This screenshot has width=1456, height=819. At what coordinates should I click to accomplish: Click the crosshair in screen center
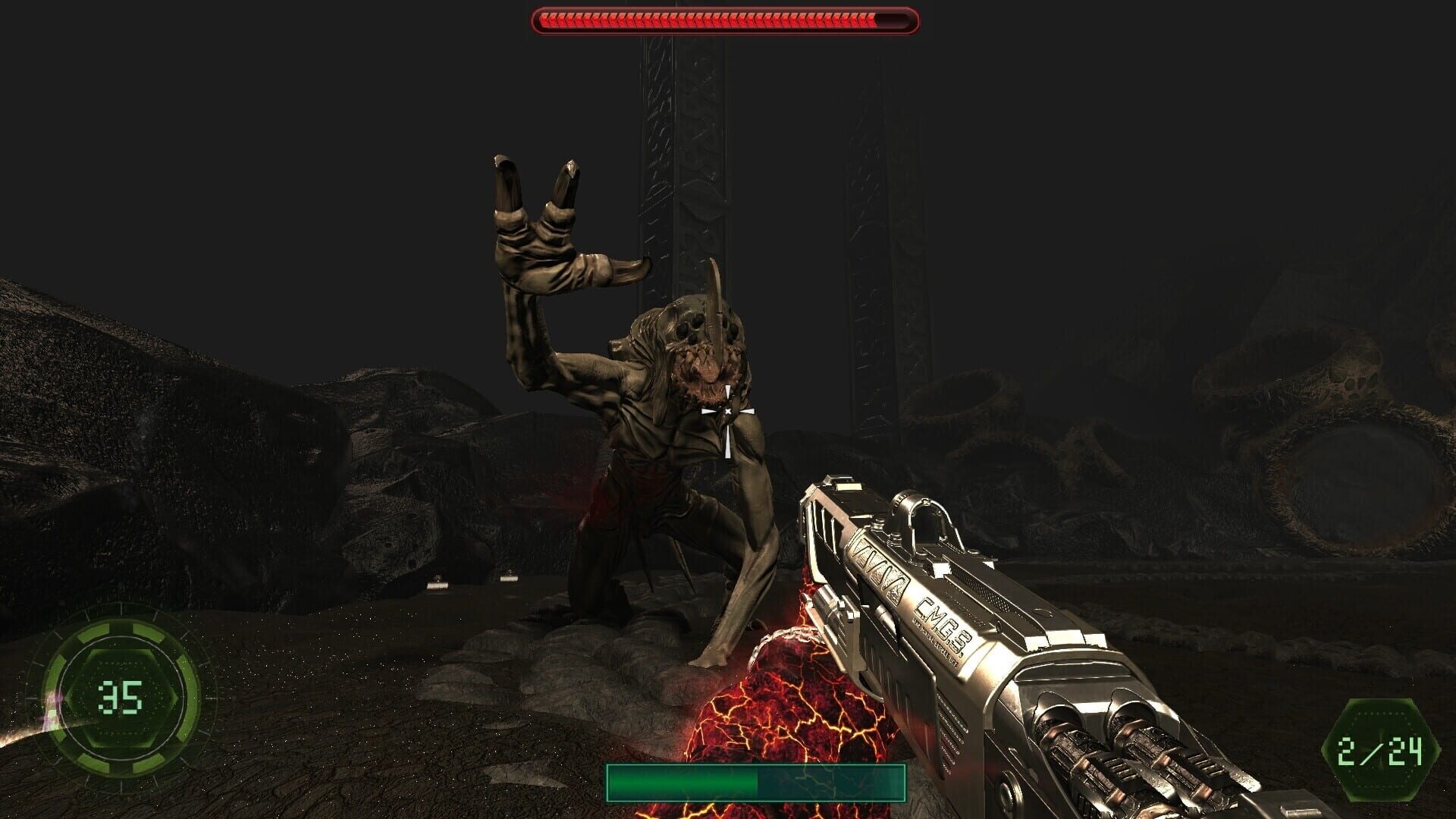point(726,409)
